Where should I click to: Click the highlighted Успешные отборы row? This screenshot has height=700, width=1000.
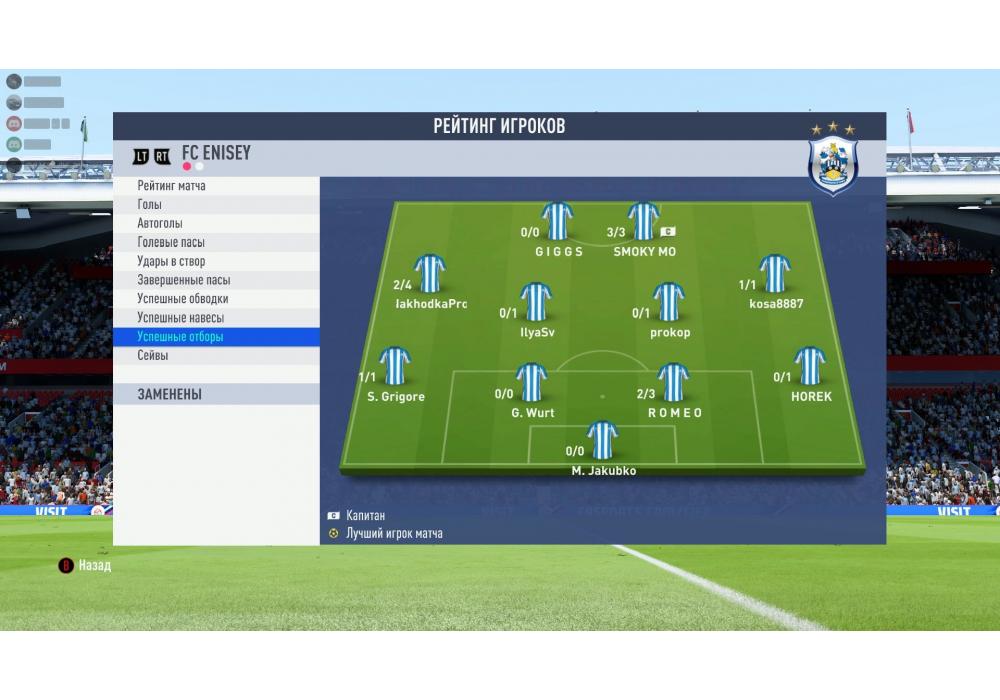tap(216, 337)
